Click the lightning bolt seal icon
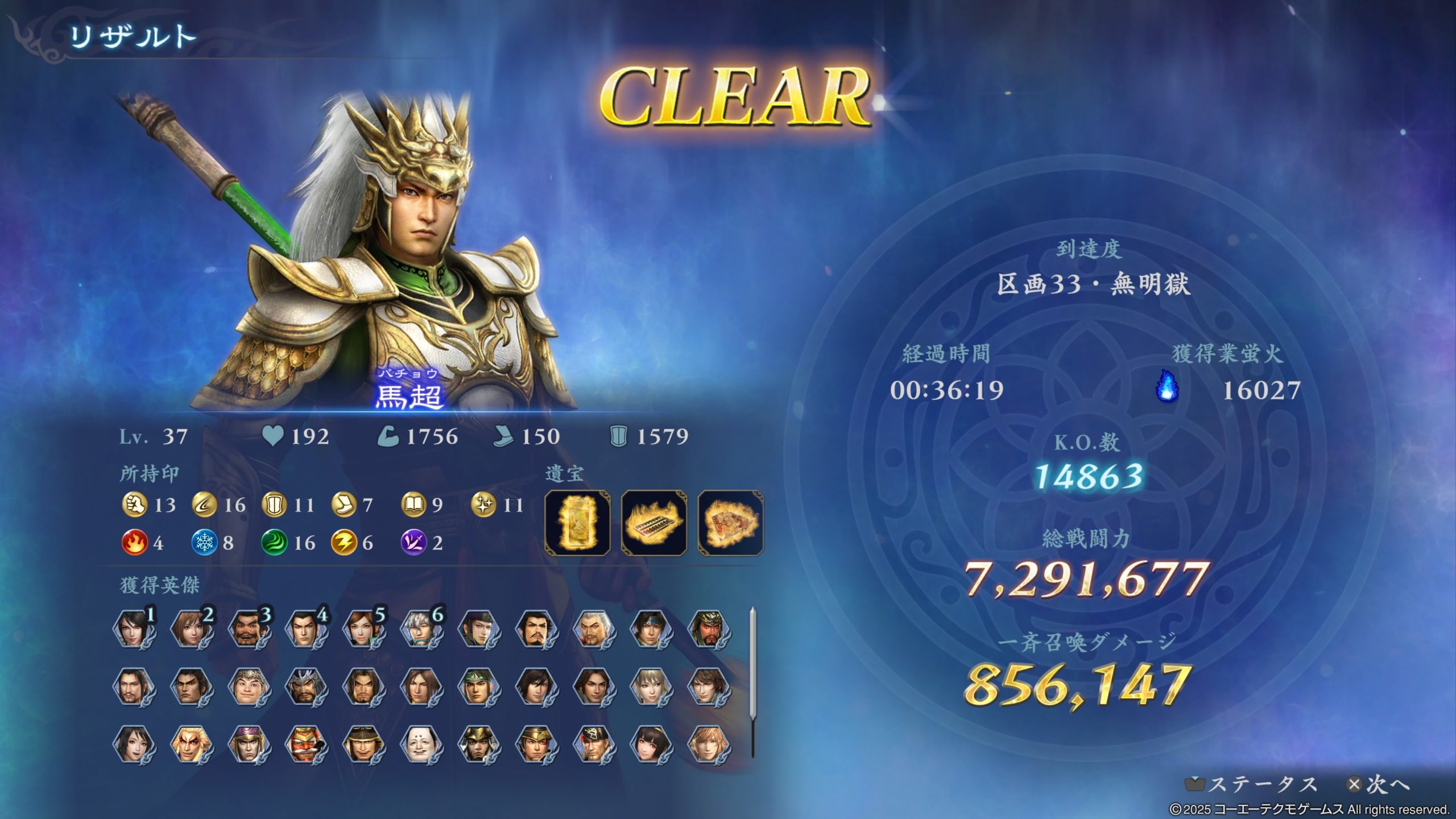Screen dimensions: 1456x819 click(x=343, y=543)
